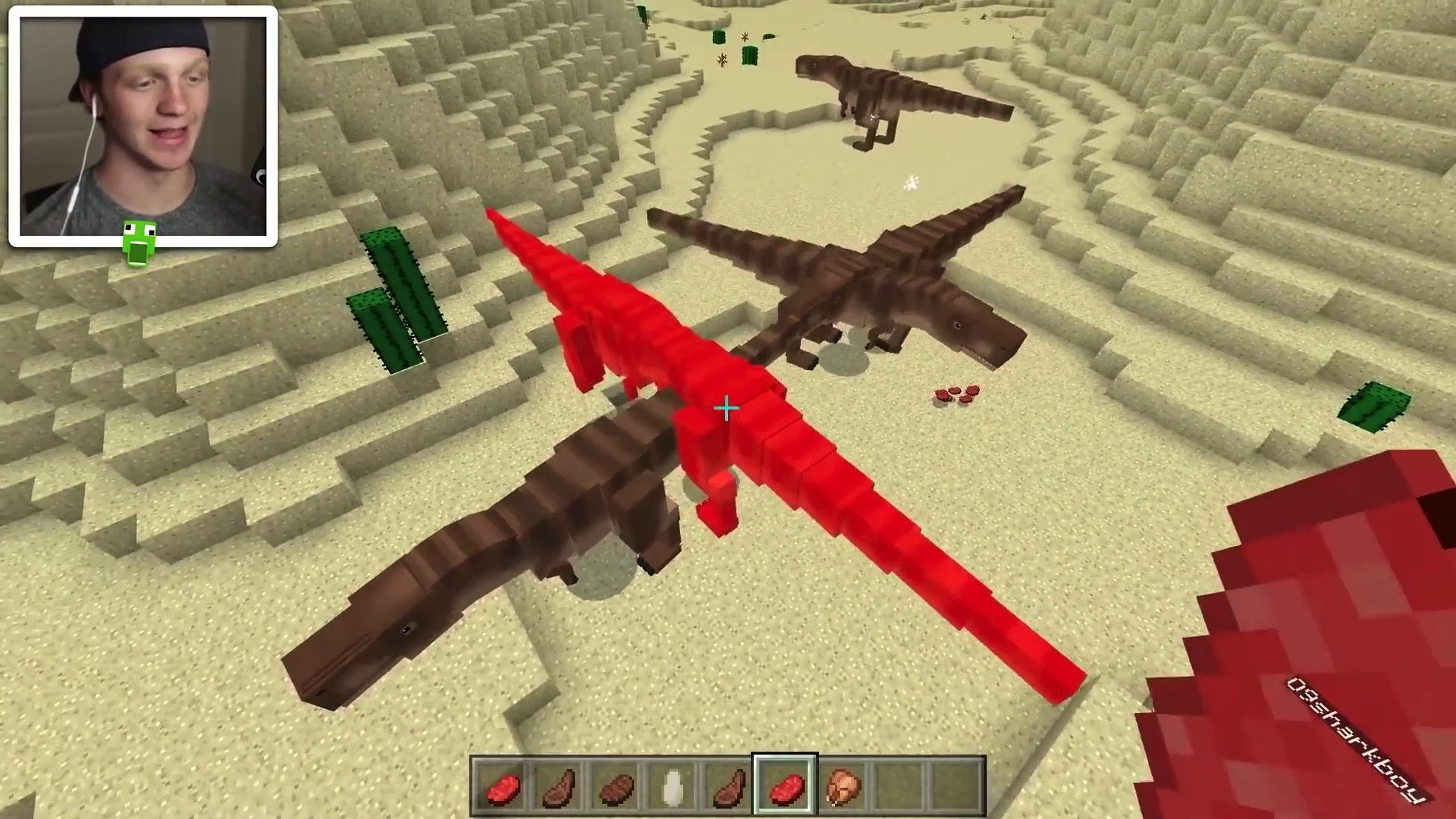This screenshot has height=819, width=1456.
Task: Choose the drumstick slot beside the egg
Action: pyautogui.click(x=728, y=787)
